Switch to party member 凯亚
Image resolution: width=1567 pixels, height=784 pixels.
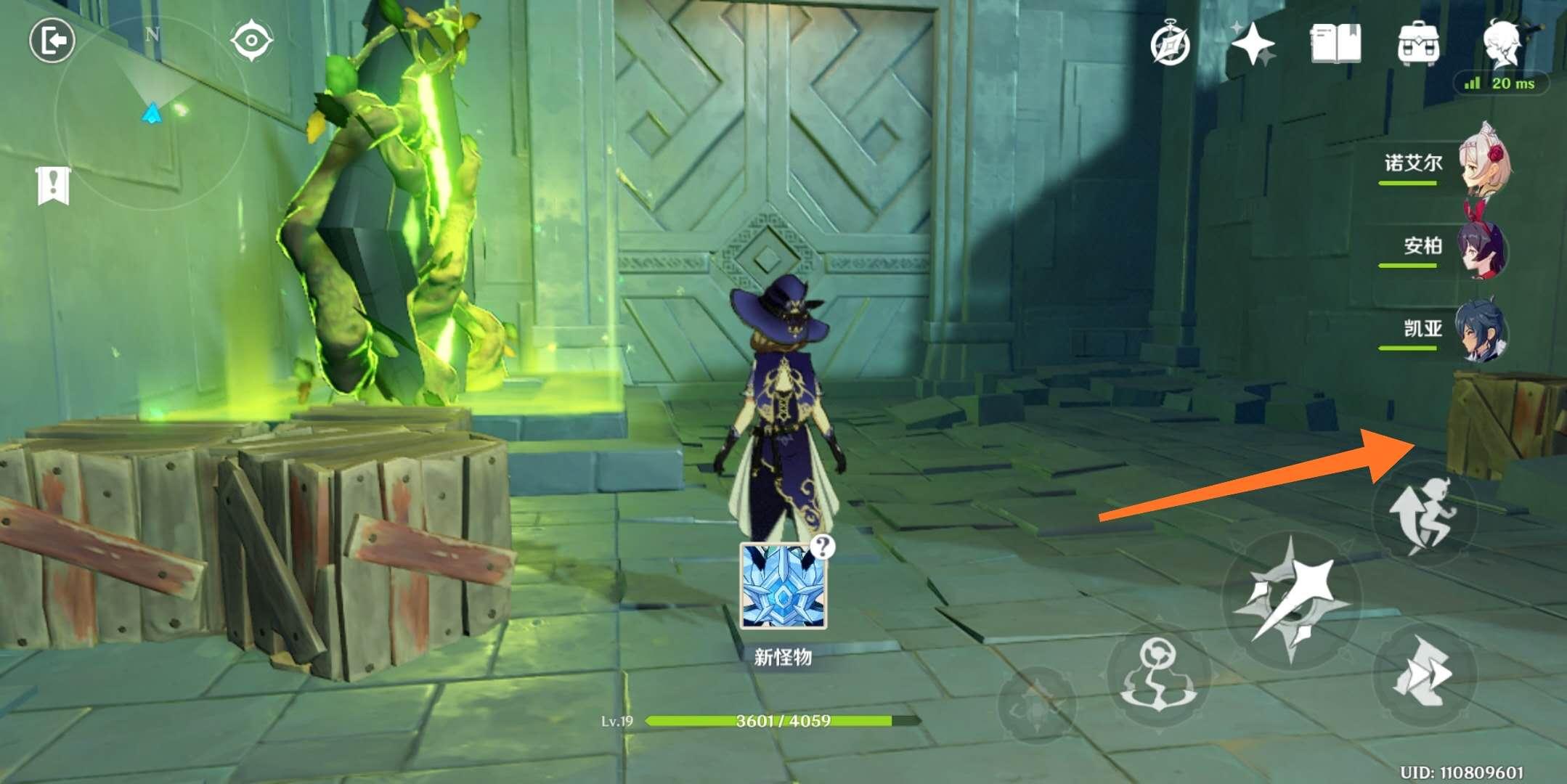click(1483, 330)
